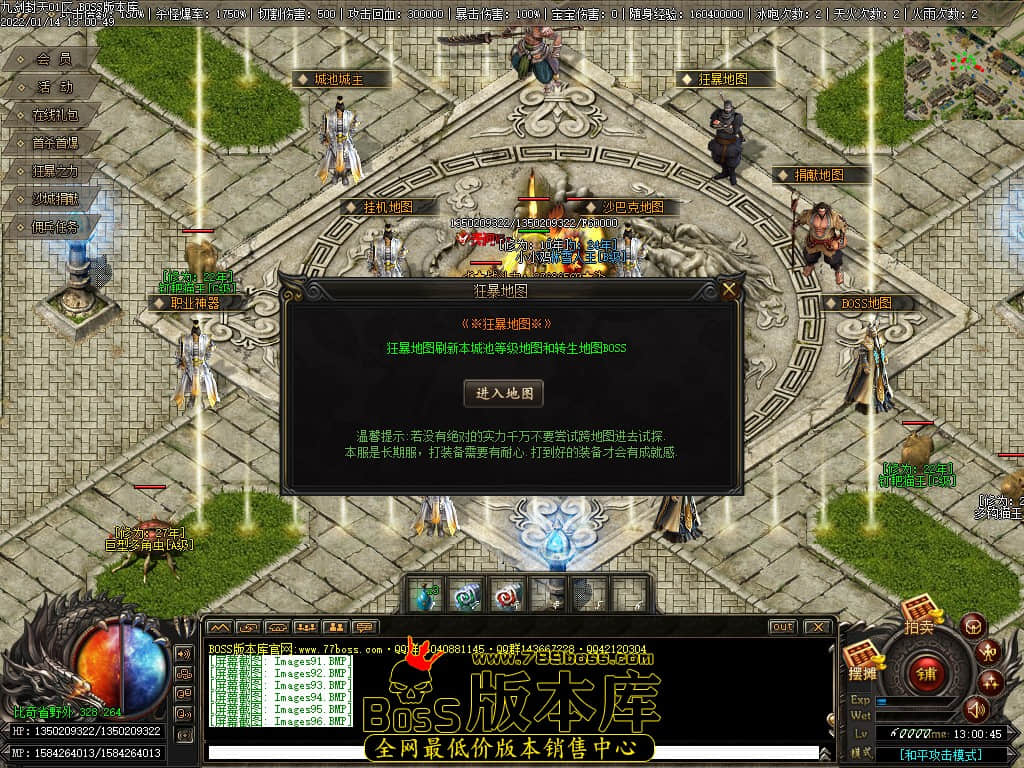Toggle sound with the speaker icon
Viewport: 1024px width, 768px height.
975,710
